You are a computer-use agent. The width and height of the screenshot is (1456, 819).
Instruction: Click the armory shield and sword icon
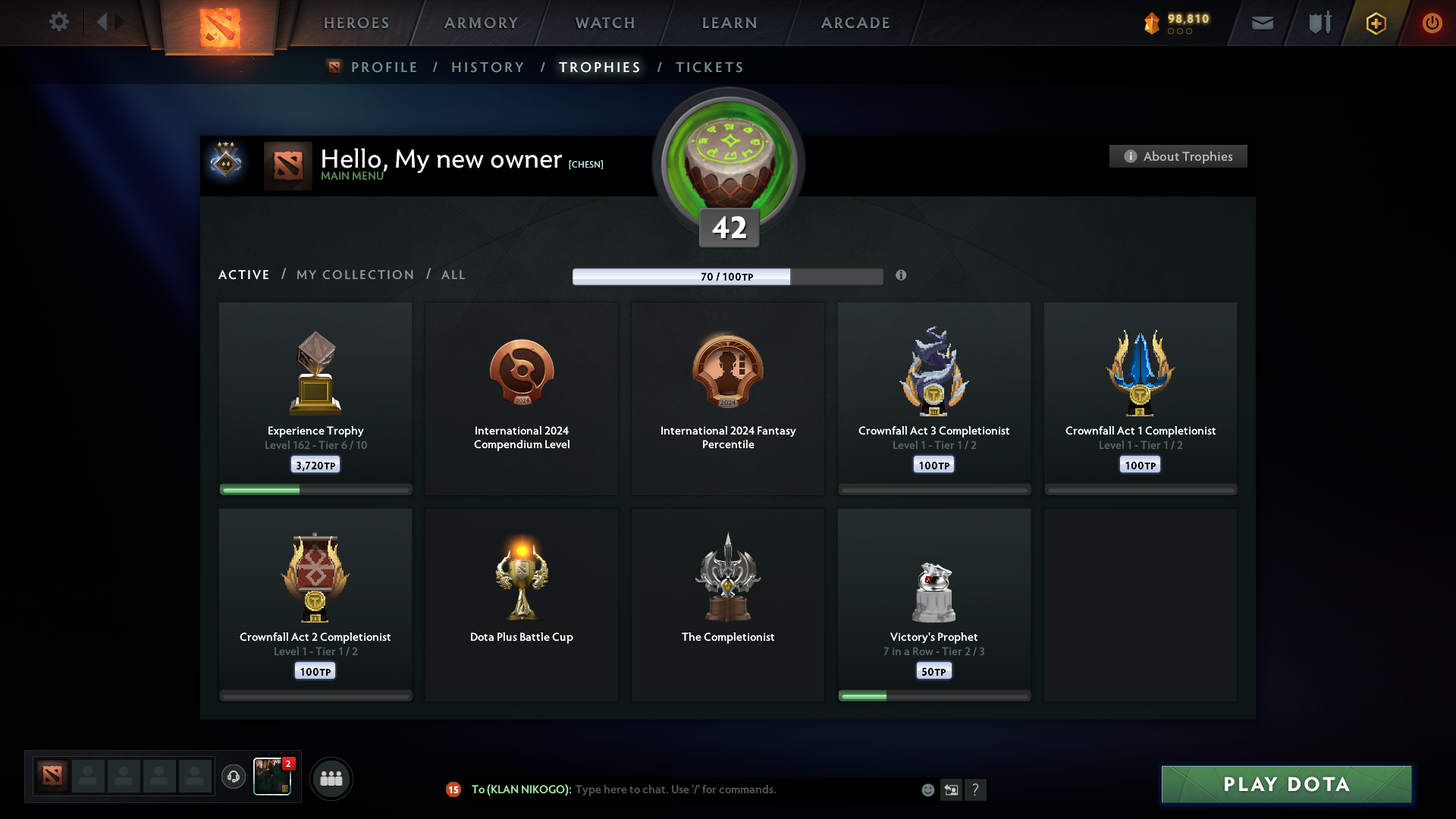coord(1319,23)
